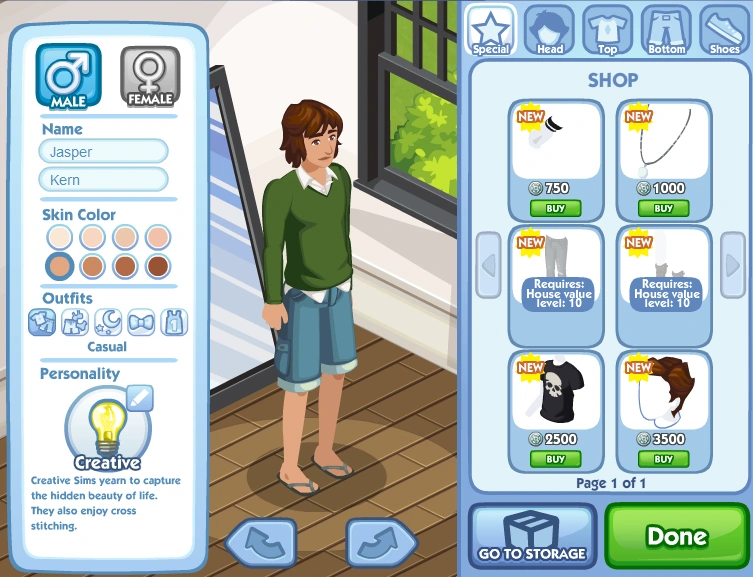753x577 pixels.
Task: Switch to the Head tab
Action: 549,29
